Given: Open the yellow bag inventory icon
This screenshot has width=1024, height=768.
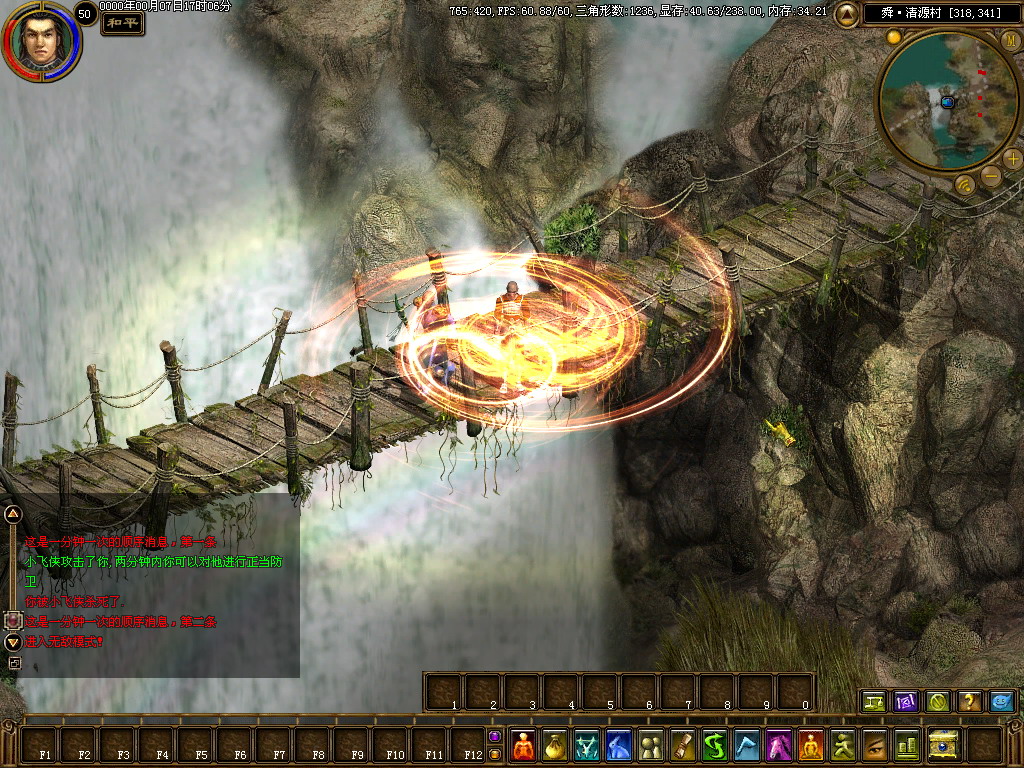Looking at the screenshot, I should 555,745.
